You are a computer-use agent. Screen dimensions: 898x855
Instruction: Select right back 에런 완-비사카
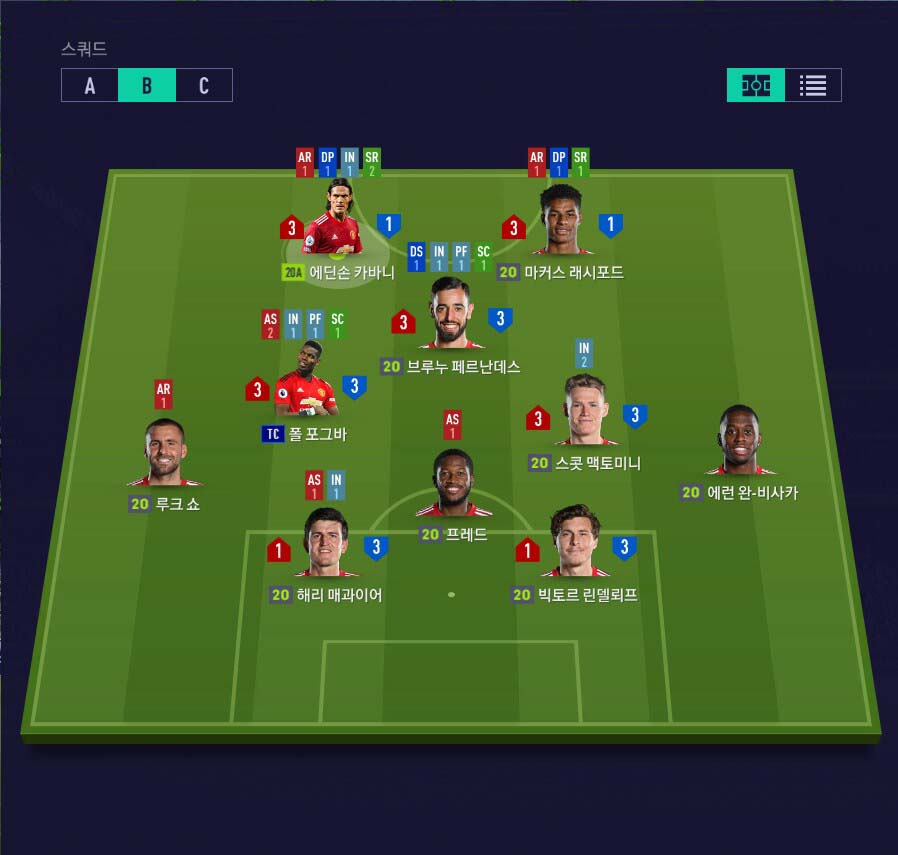pyautogui.click(x=740, y=442)
